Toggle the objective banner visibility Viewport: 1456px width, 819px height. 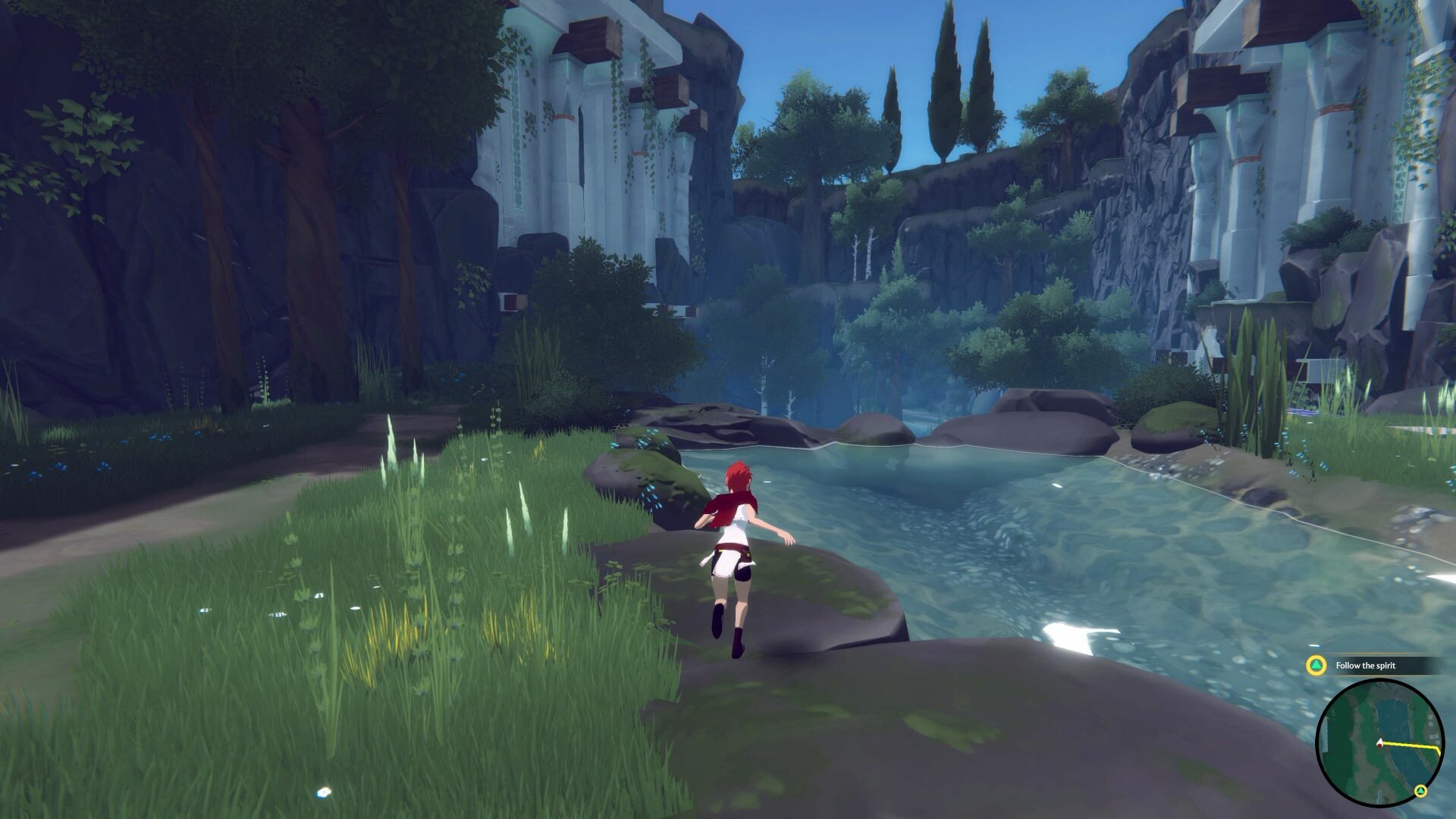coord(1373,667)
